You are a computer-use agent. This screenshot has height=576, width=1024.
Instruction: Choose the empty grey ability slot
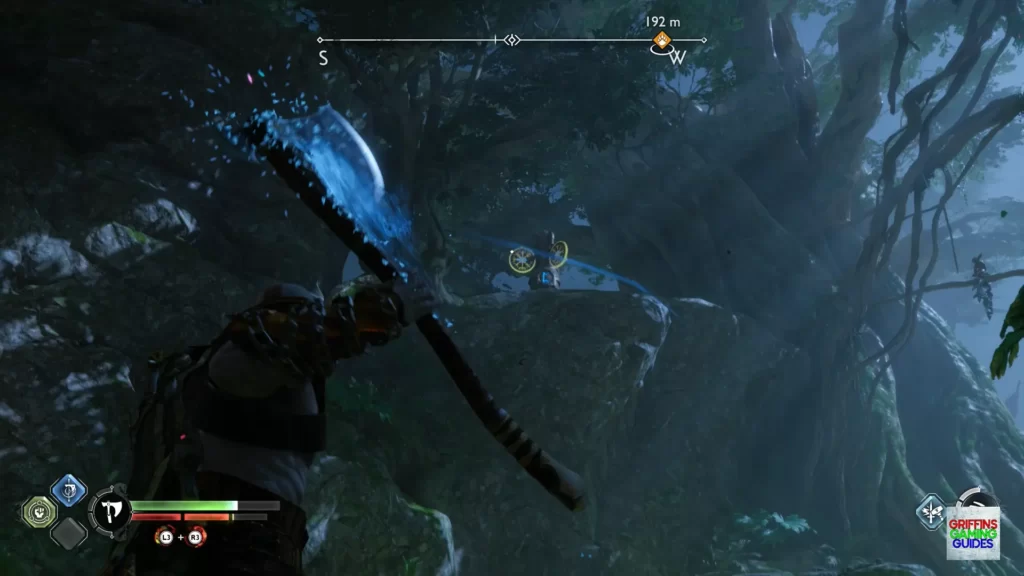(68, 533)
